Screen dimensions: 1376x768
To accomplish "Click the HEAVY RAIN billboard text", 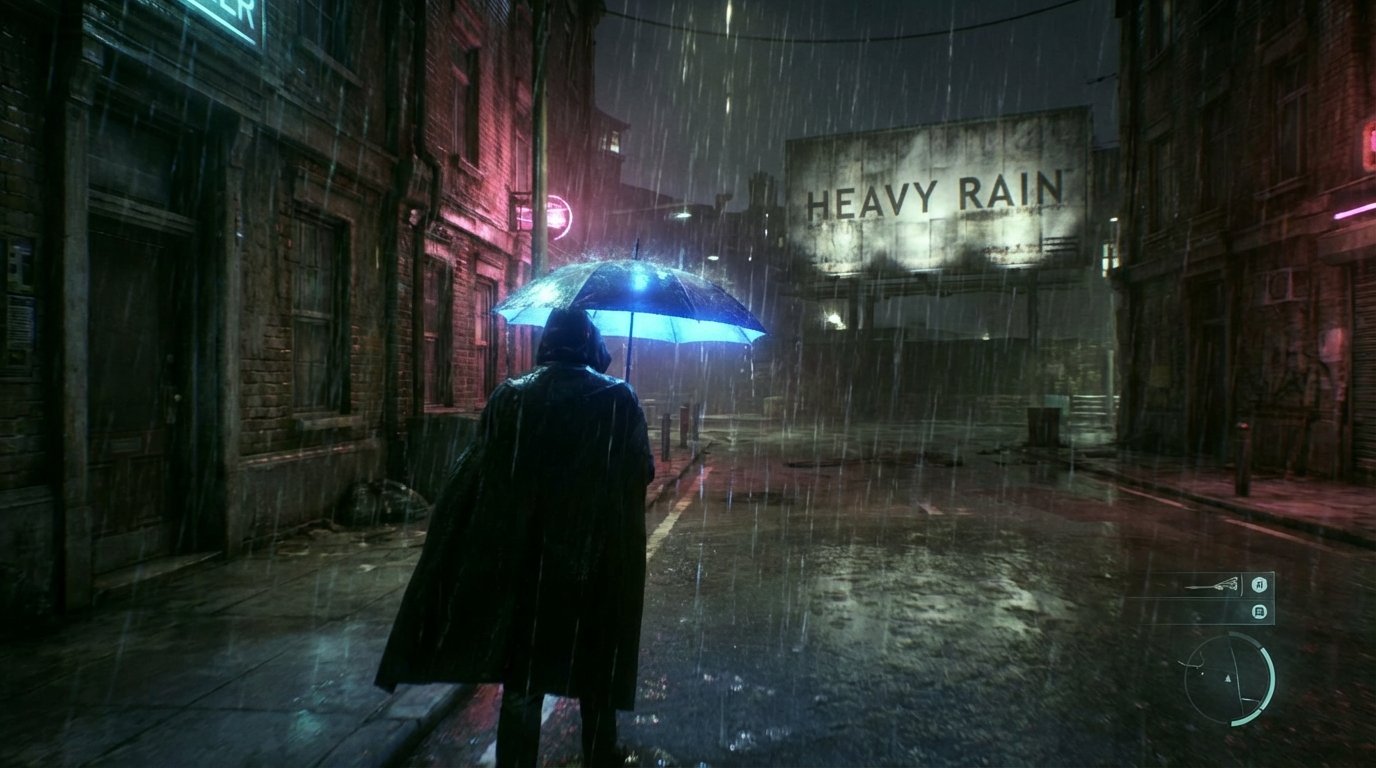I will pos(938,195).
